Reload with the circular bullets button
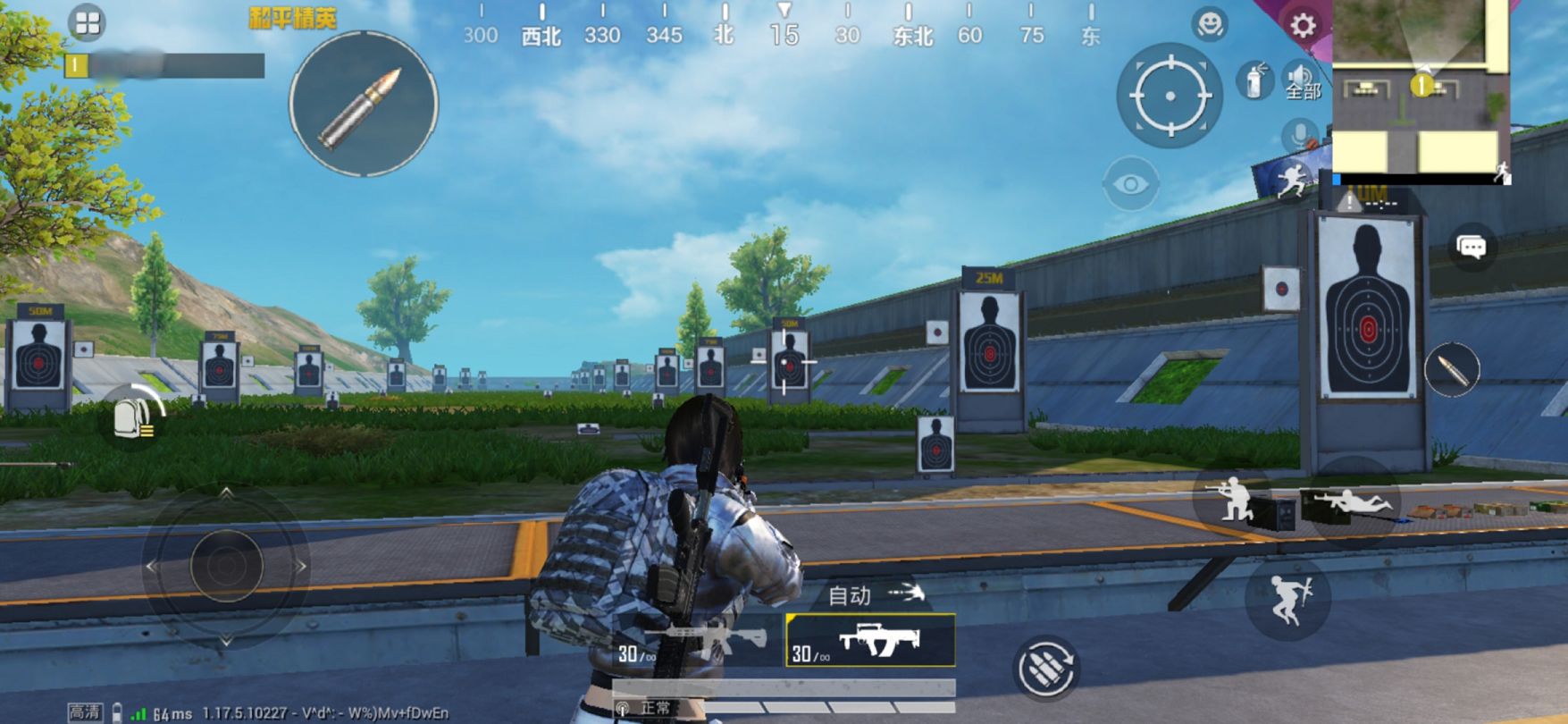The width and height of the screenshot is (1568, 724). [1045, 667]
